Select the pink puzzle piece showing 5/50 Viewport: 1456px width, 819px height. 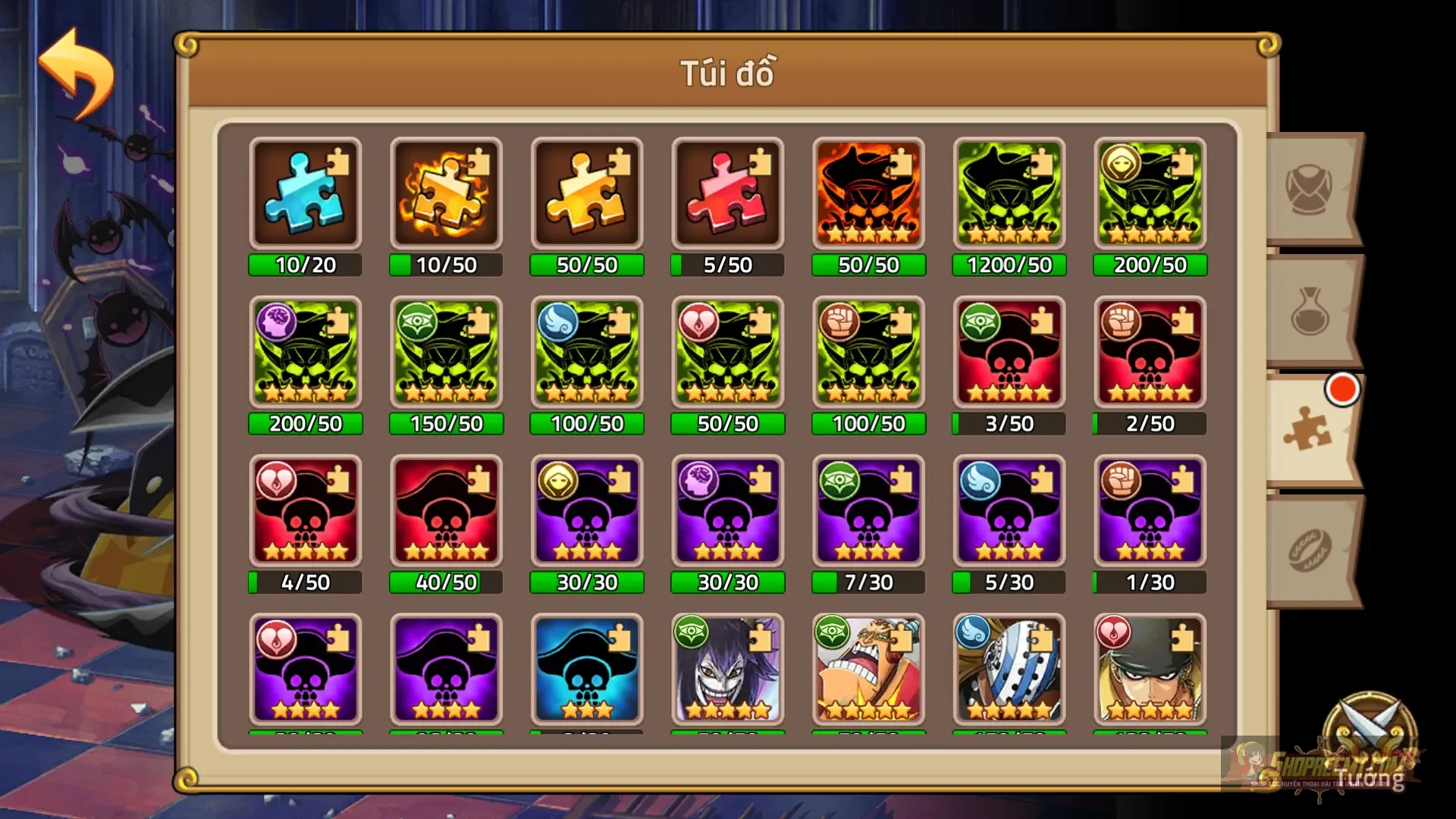(726, 193)
